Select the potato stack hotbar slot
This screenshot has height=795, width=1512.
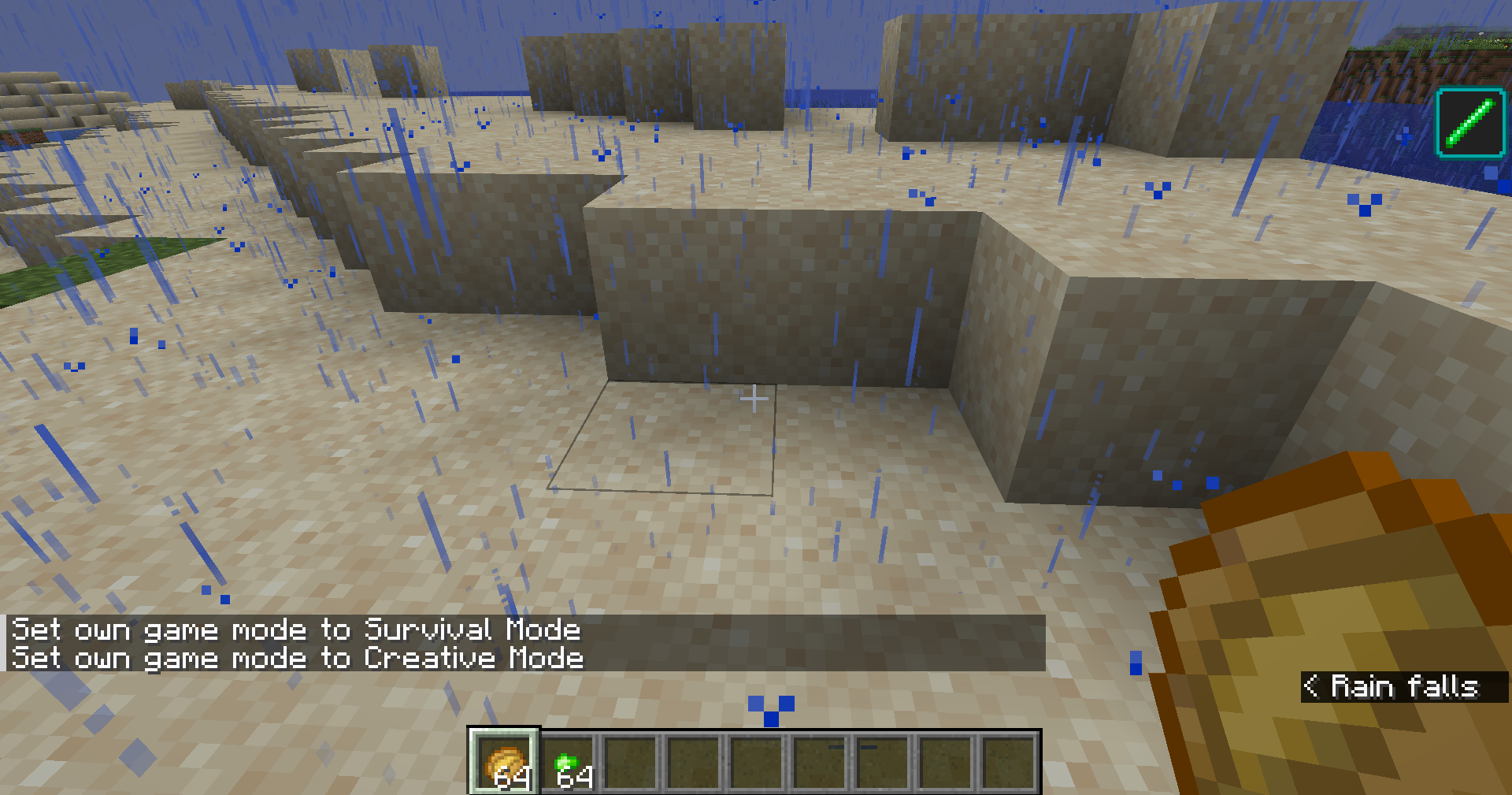pos(505,761)
